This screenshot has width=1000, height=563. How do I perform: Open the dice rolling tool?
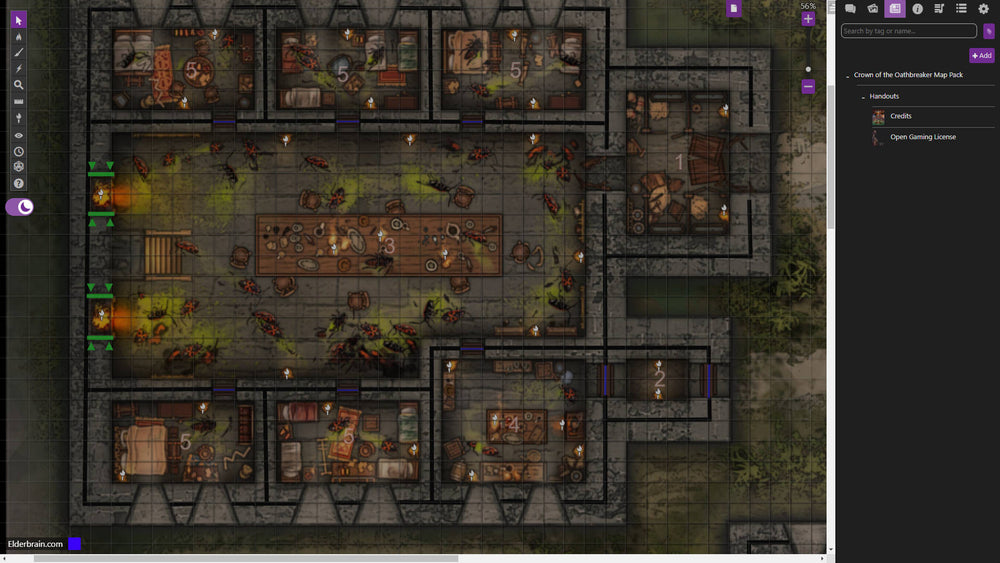(x=18, y=167)
